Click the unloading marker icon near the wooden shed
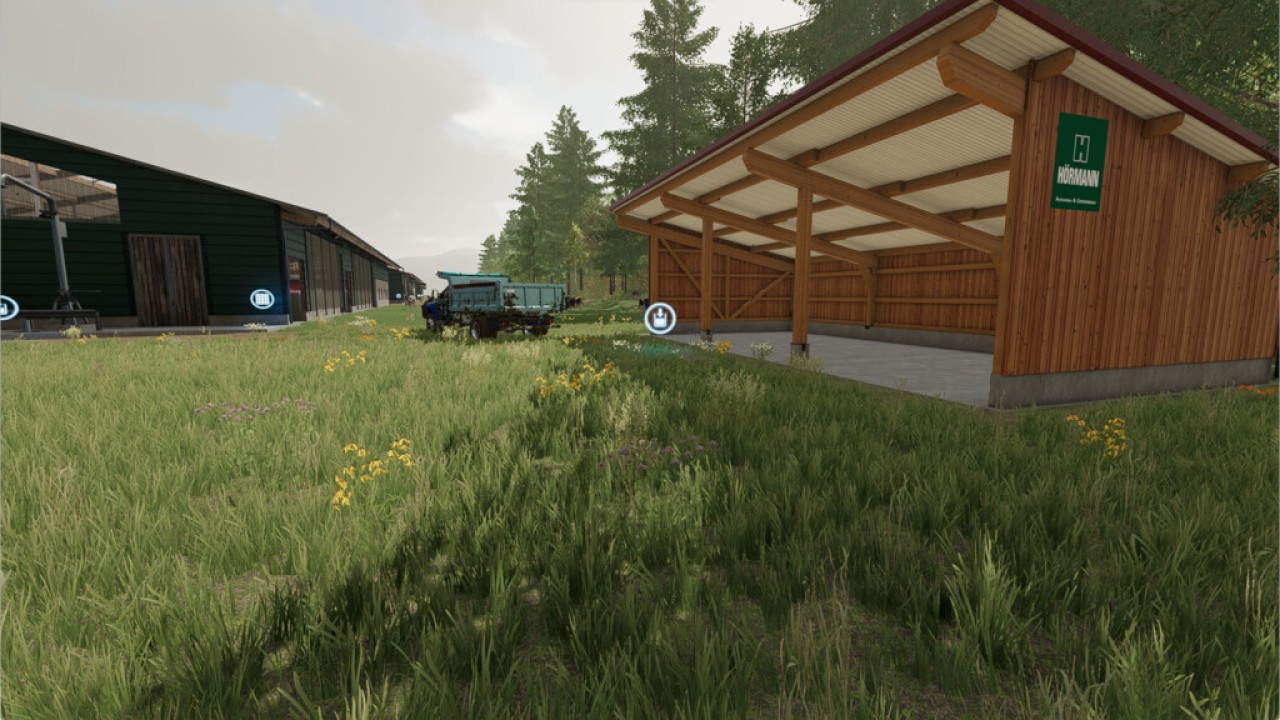Screen dimensions: 1280x720 (x=660, y=318)
